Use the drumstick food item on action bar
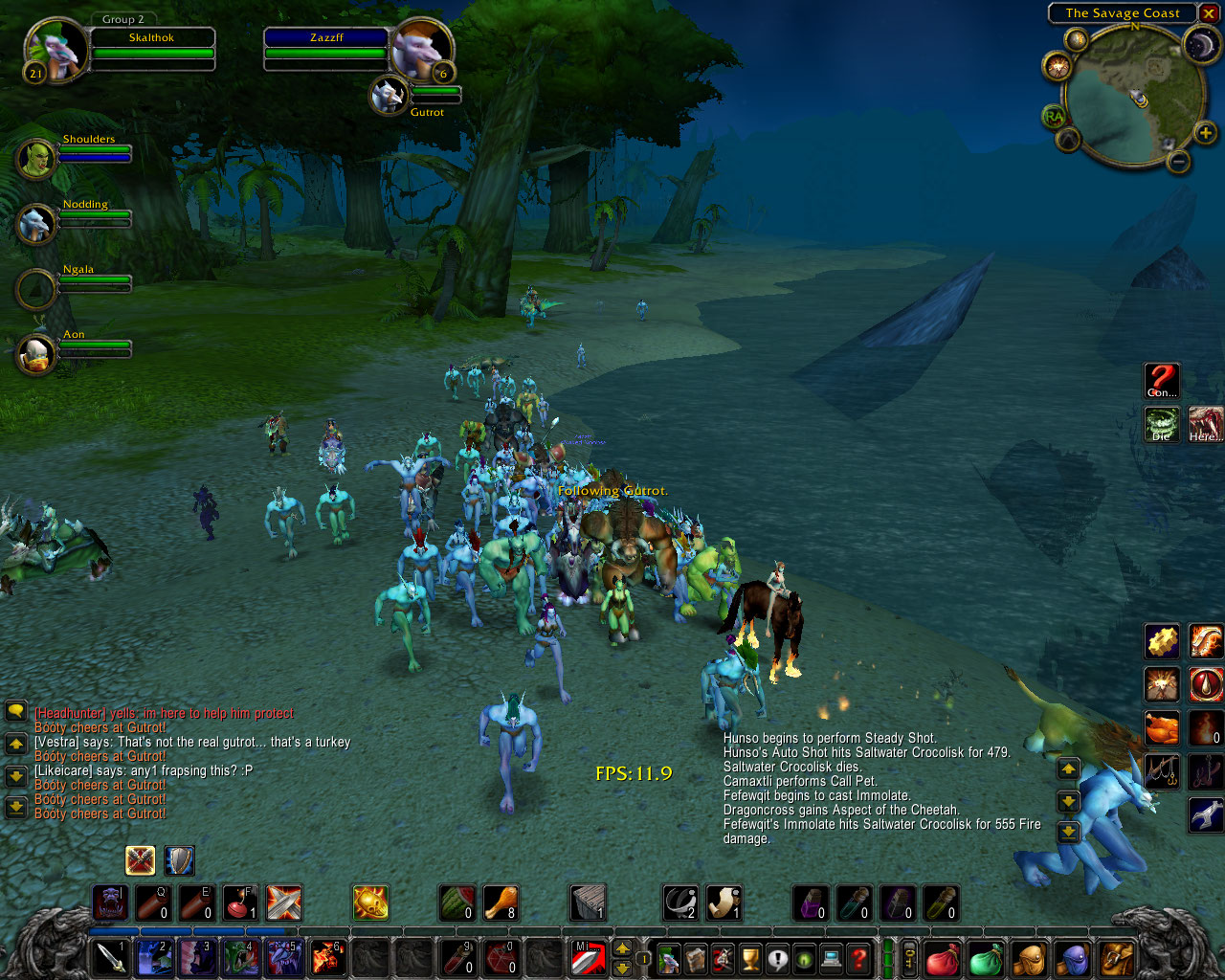Screen dimensions: 1225x980 (x=501, y=902)
